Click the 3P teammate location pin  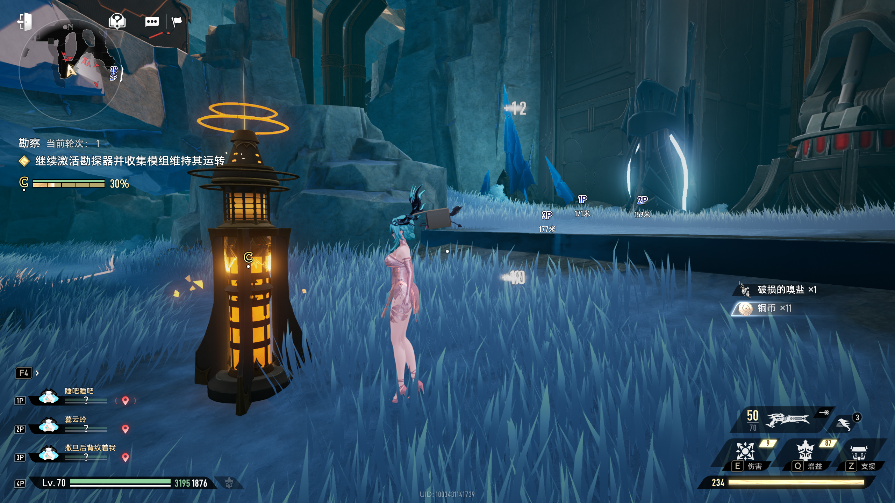pyautogui.click(x=125, y=457)
